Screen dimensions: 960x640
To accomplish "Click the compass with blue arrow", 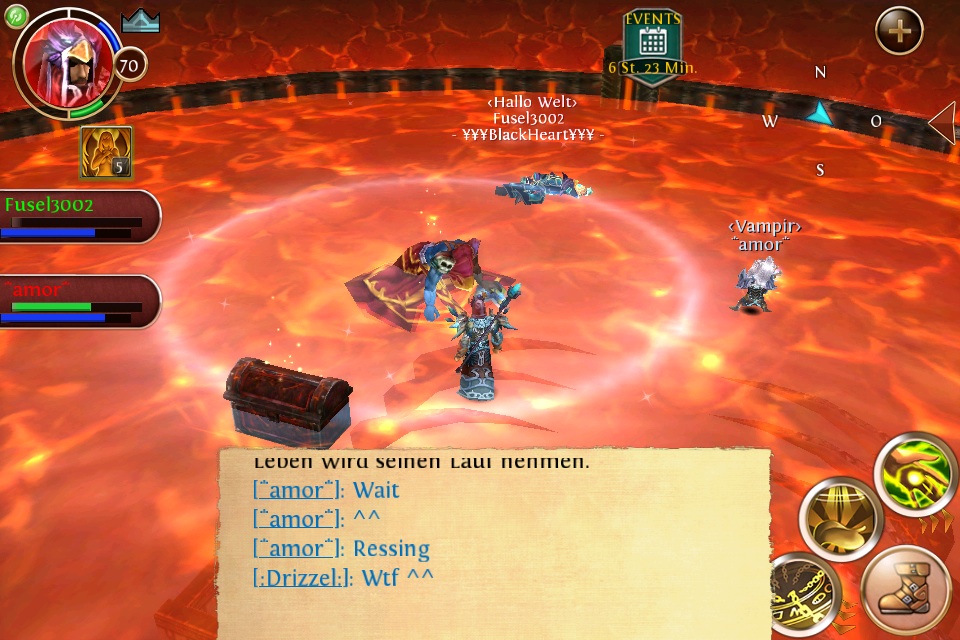I will coord(820,115).
